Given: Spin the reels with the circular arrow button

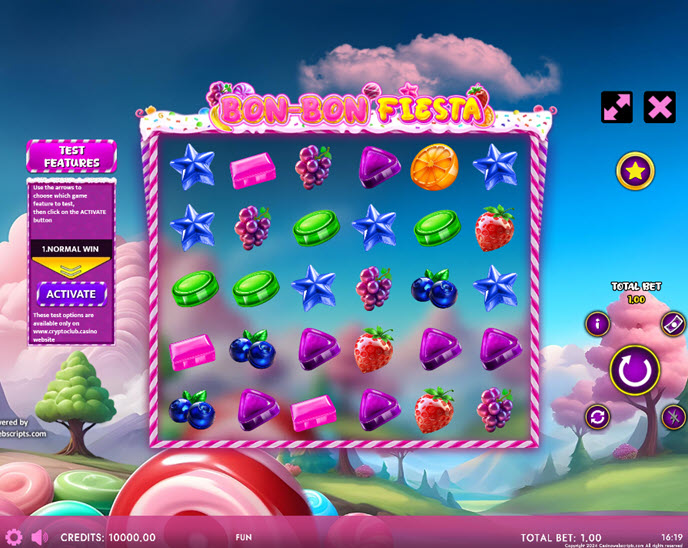Looking at the screenshot, I should pyautogui.click(x=634, y=369).
